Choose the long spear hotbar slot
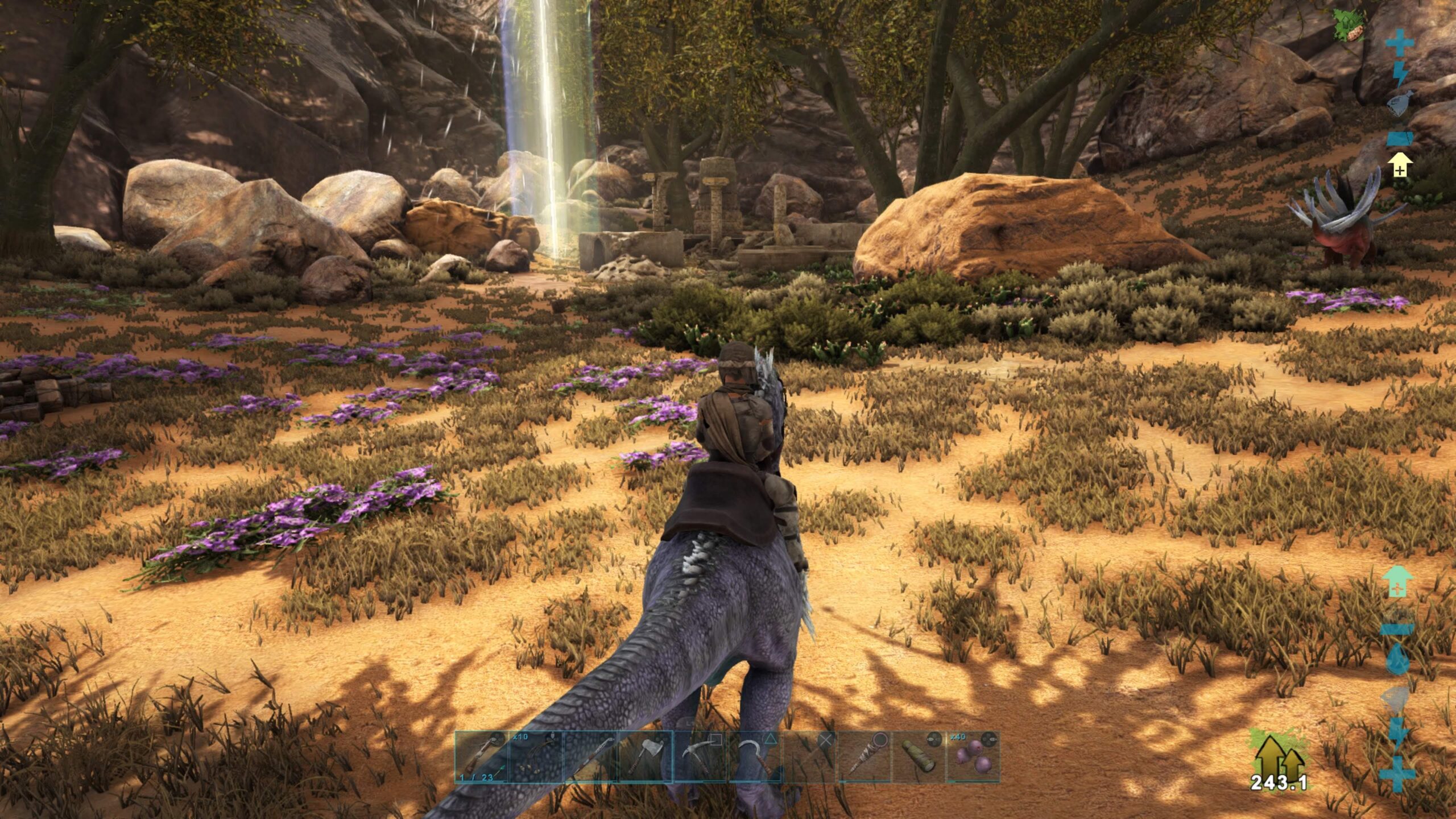 [591, 757]
